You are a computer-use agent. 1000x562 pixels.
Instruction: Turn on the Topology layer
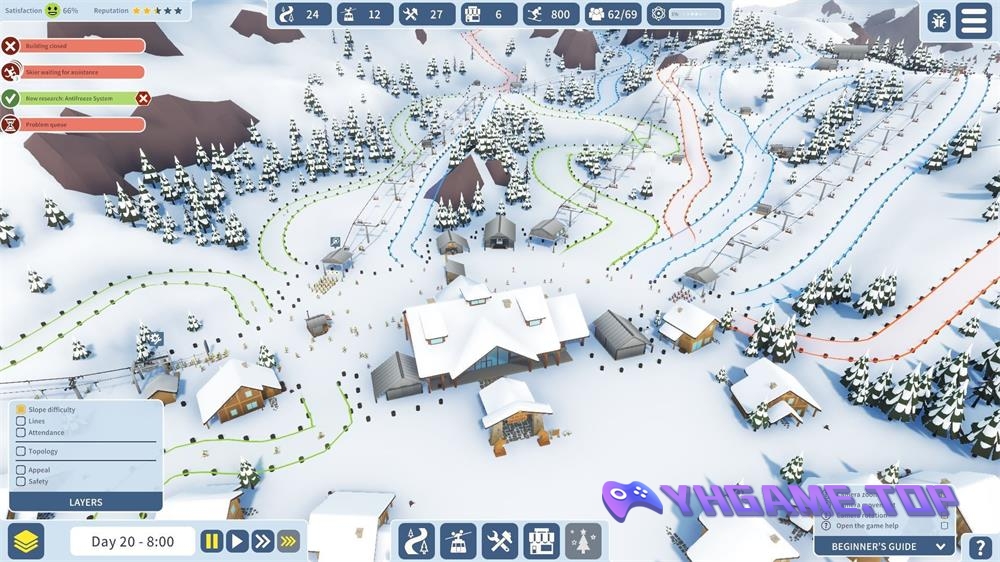[x=21, y=451]
